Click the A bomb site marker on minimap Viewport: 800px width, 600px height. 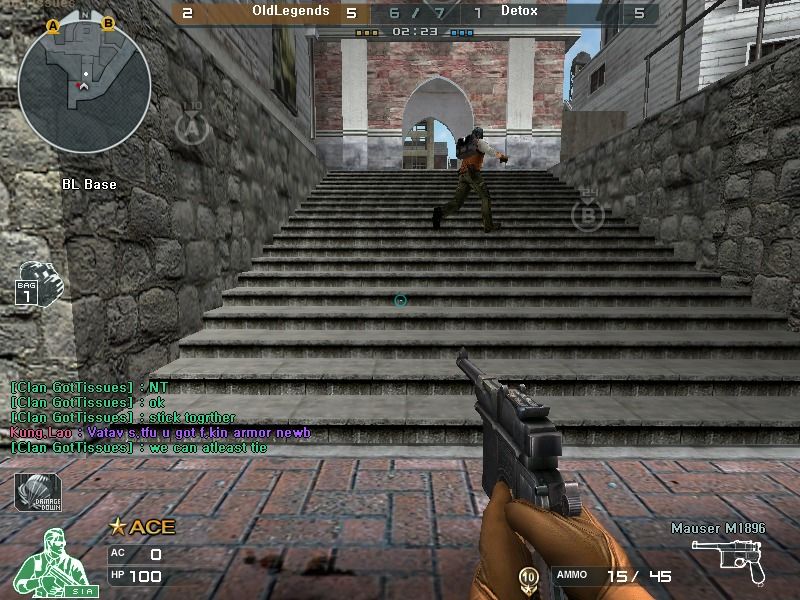[x=52, y=24]
